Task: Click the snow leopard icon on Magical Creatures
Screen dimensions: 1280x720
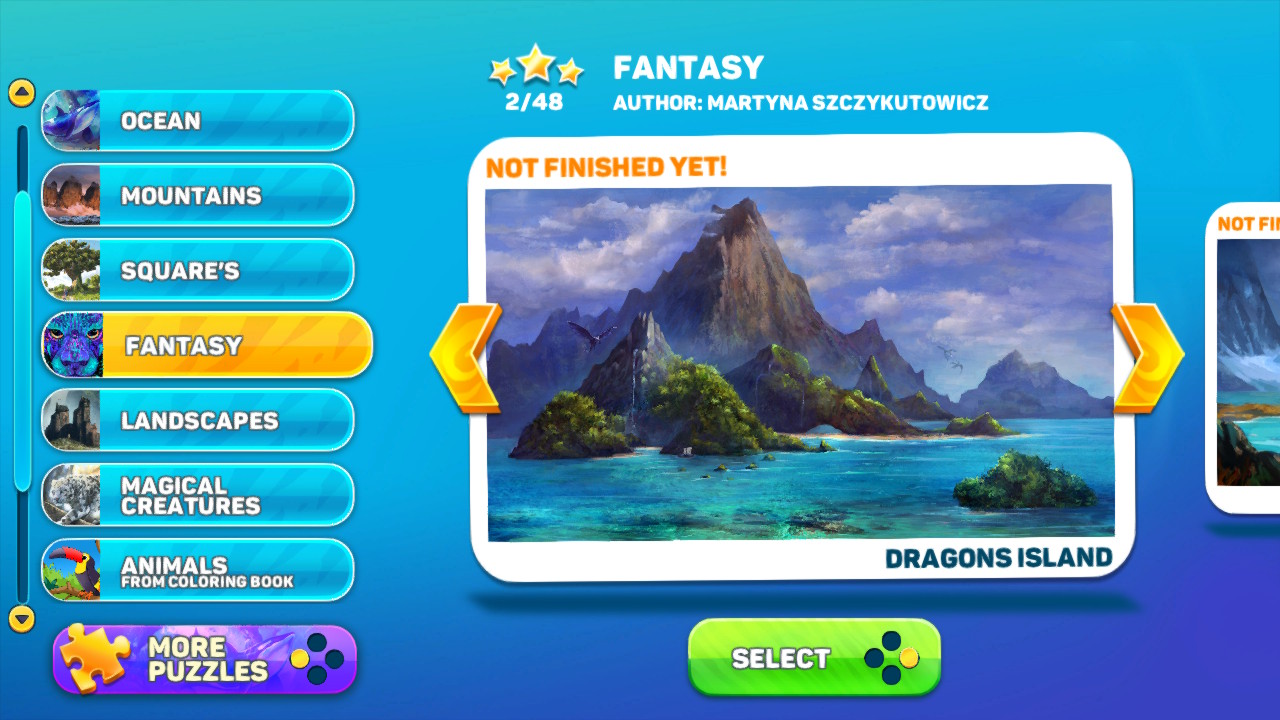Action: pyautogui.click(x=70, y=494)
